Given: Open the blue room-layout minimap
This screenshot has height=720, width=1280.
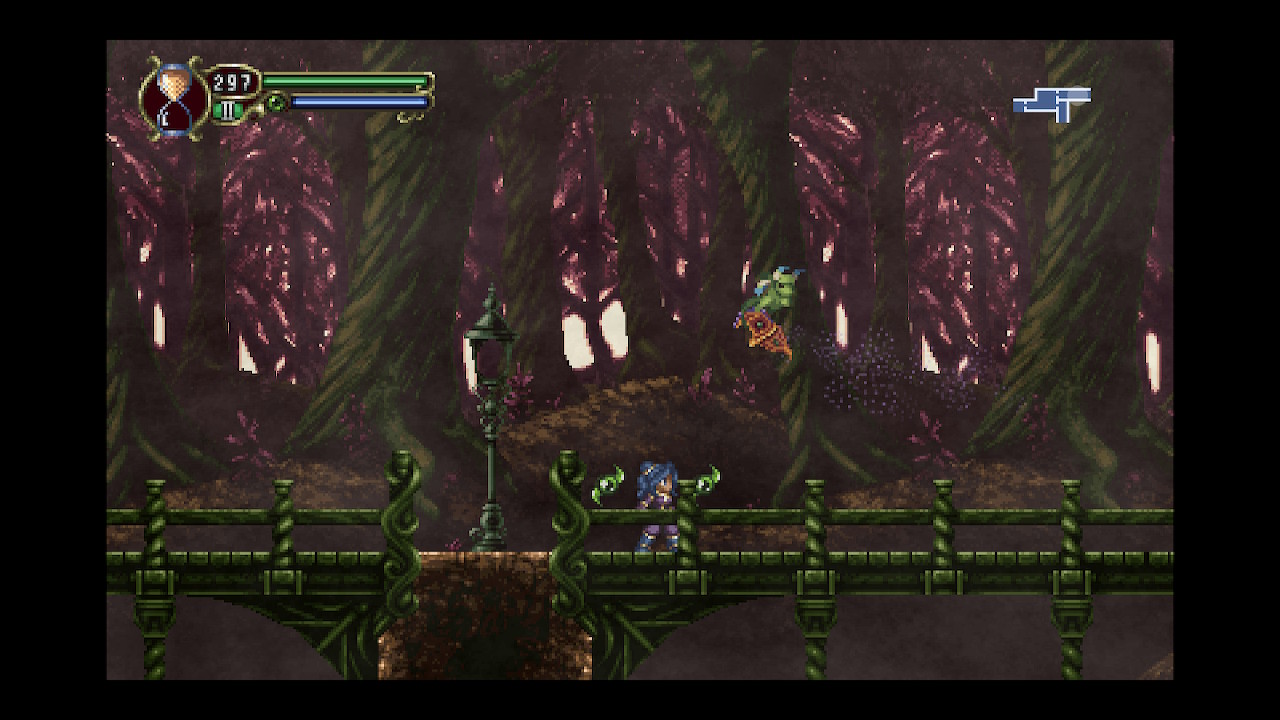Looking at the screenshot, I should coord(1052,103).
